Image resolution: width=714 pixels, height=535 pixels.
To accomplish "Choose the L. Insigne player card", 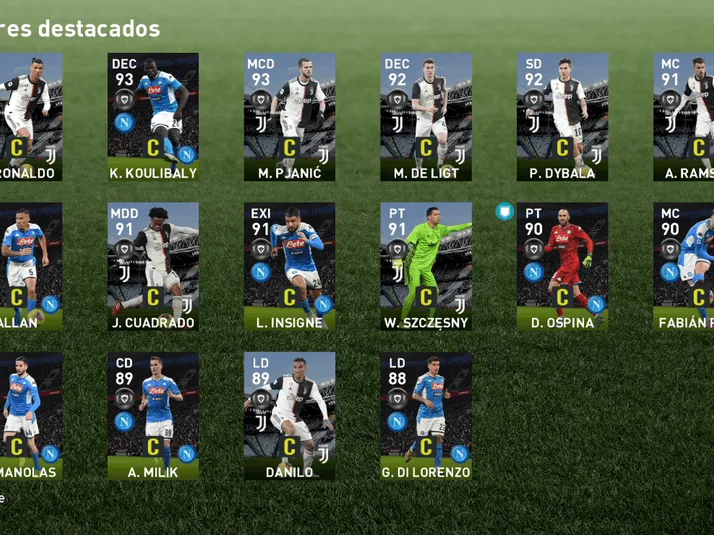I will pos(289,266).
